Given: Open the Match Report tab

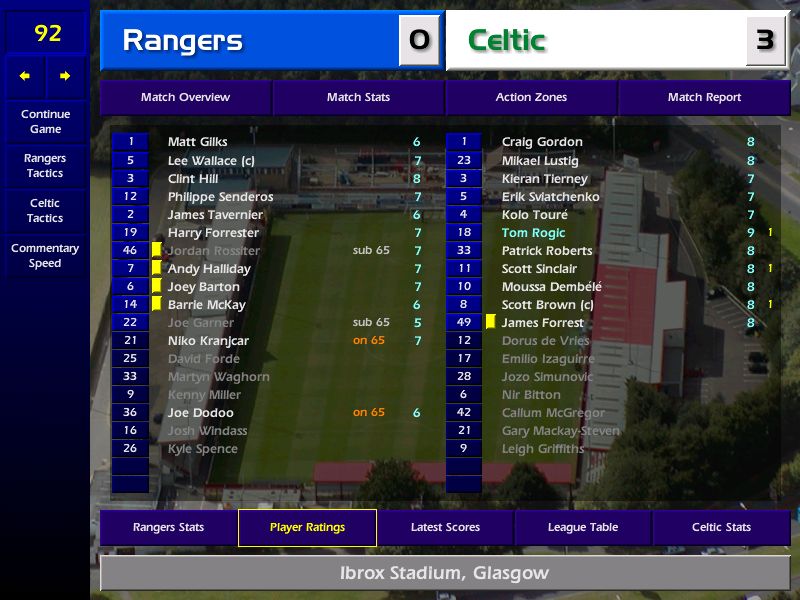Looking at the screenshot, I should coord(704,98).
